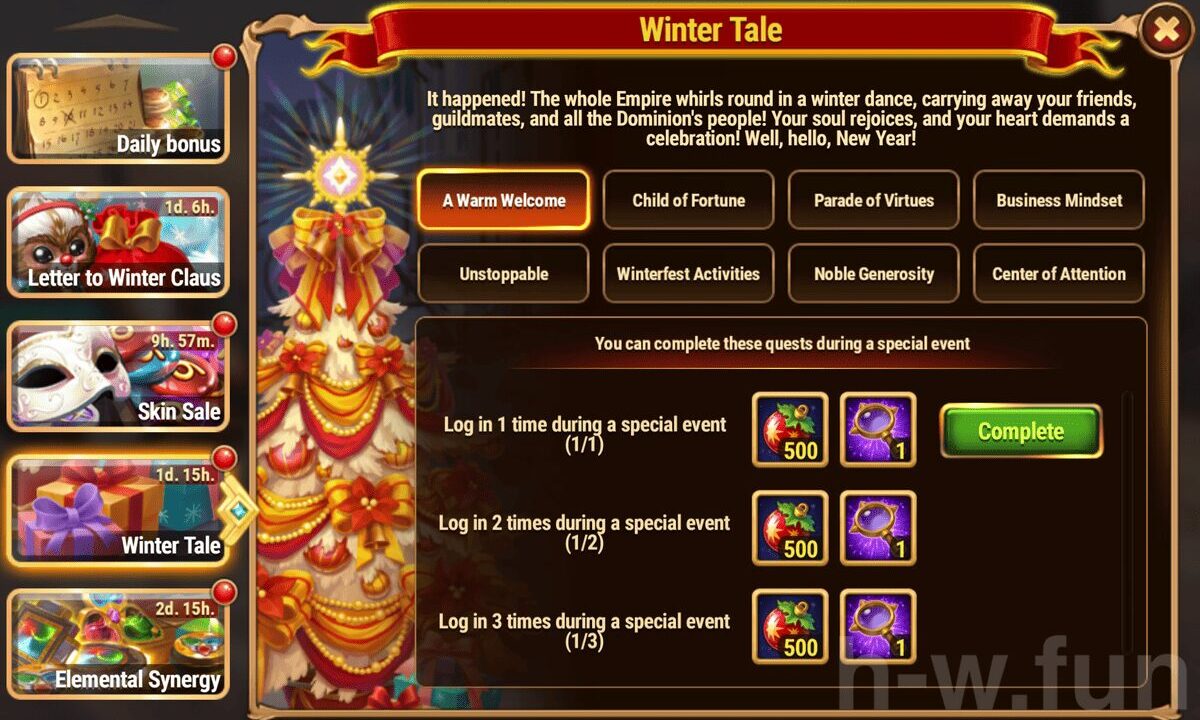
Task: Close the Winter Tale window
Action: click(x=1166, y=31)
